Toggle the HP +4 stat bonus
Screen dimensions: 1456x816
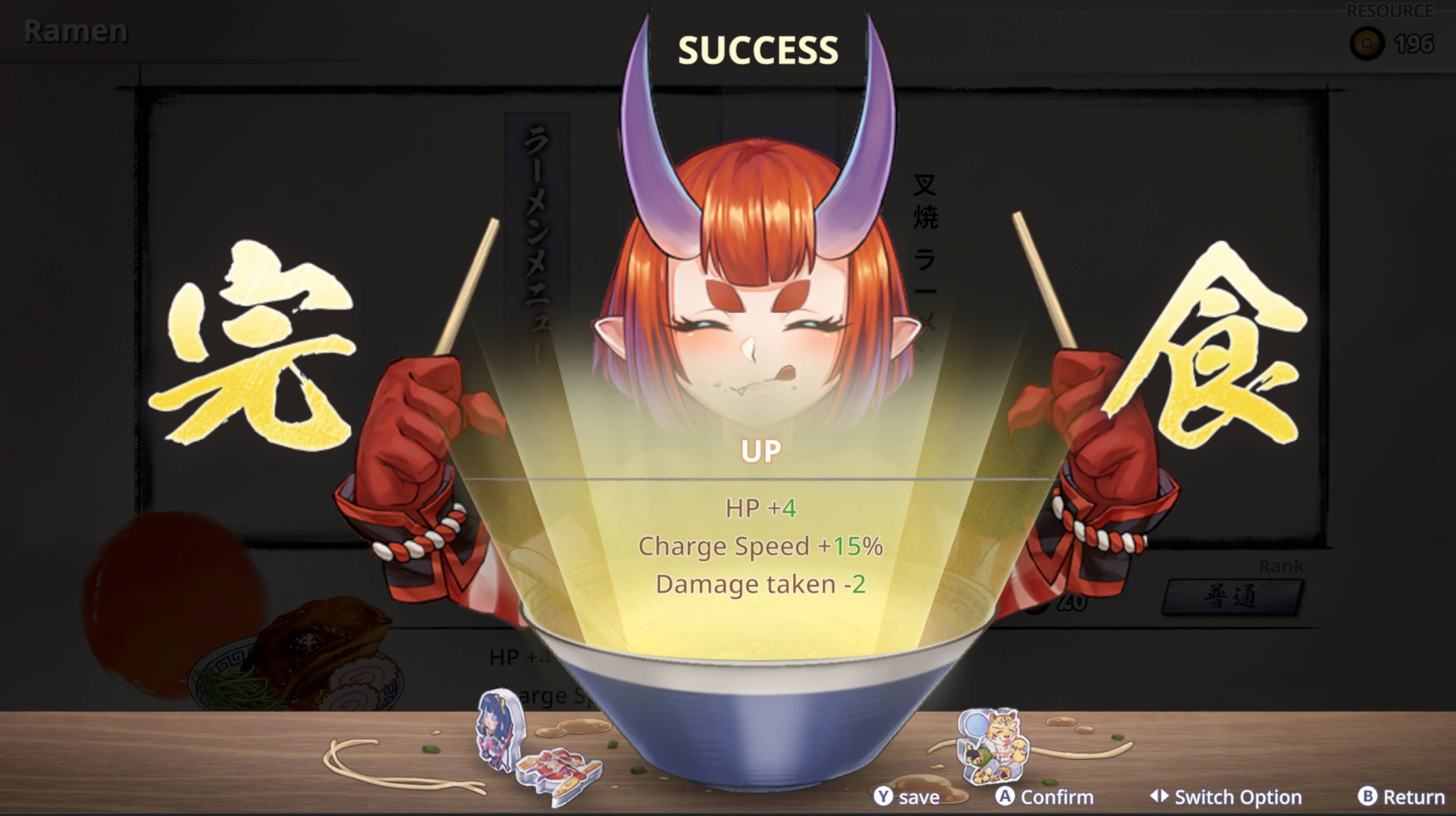(x=760, y=507)
